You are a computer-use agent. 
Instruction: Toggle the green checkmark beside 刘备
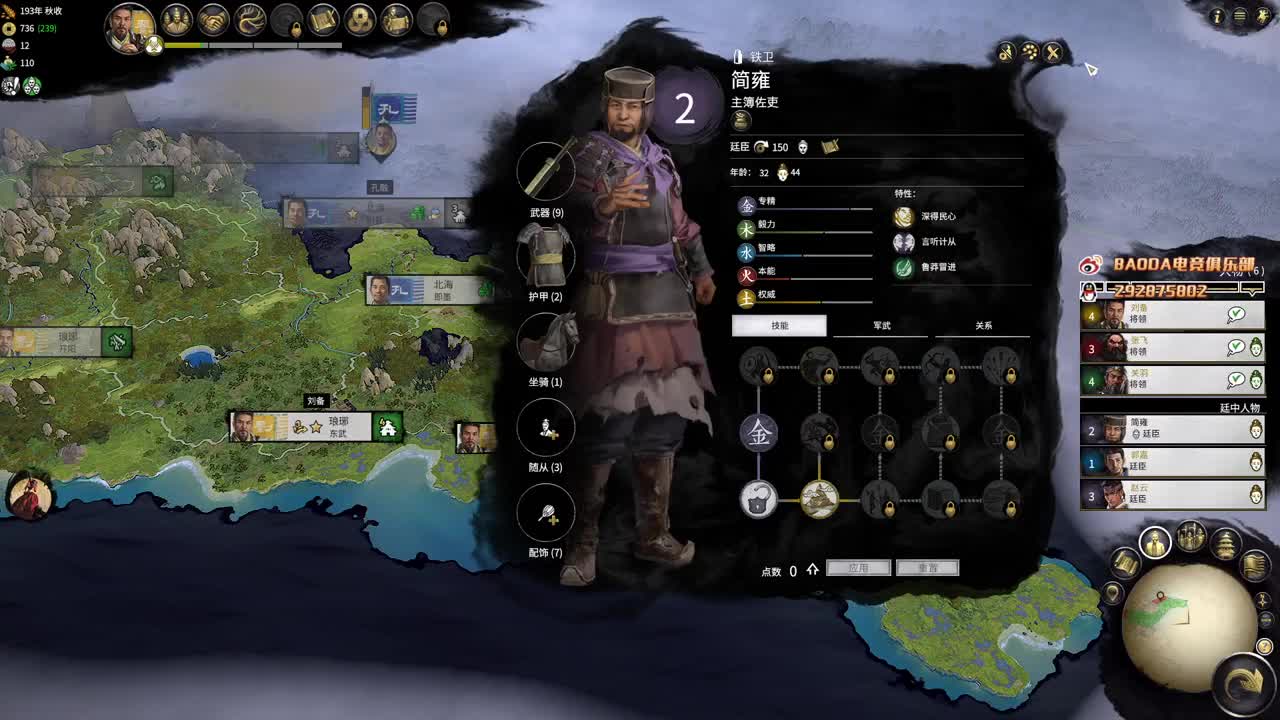(1235, 313)
